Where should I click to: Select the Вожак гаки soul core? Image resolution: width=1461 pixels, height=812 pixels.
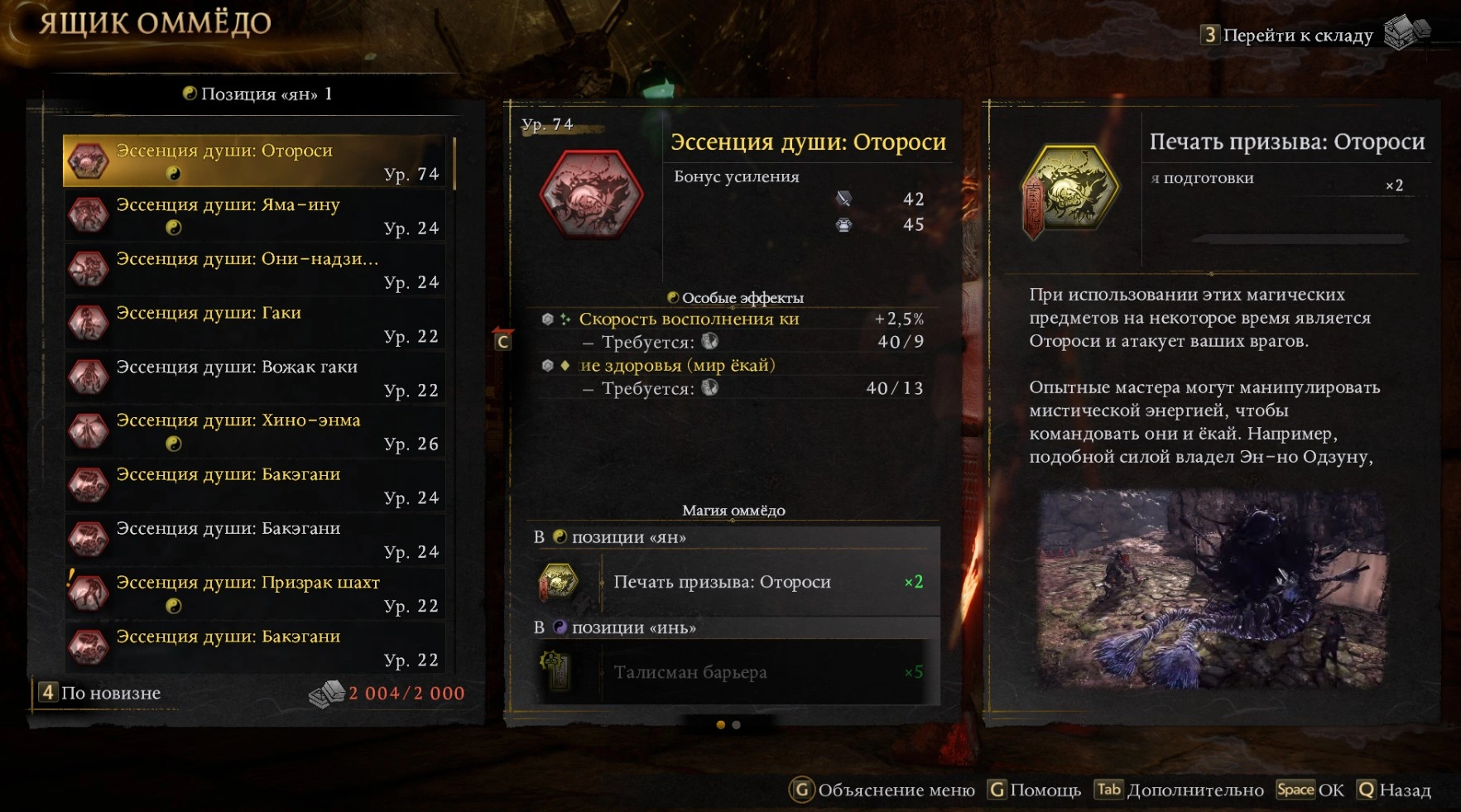tap(257, 377)
